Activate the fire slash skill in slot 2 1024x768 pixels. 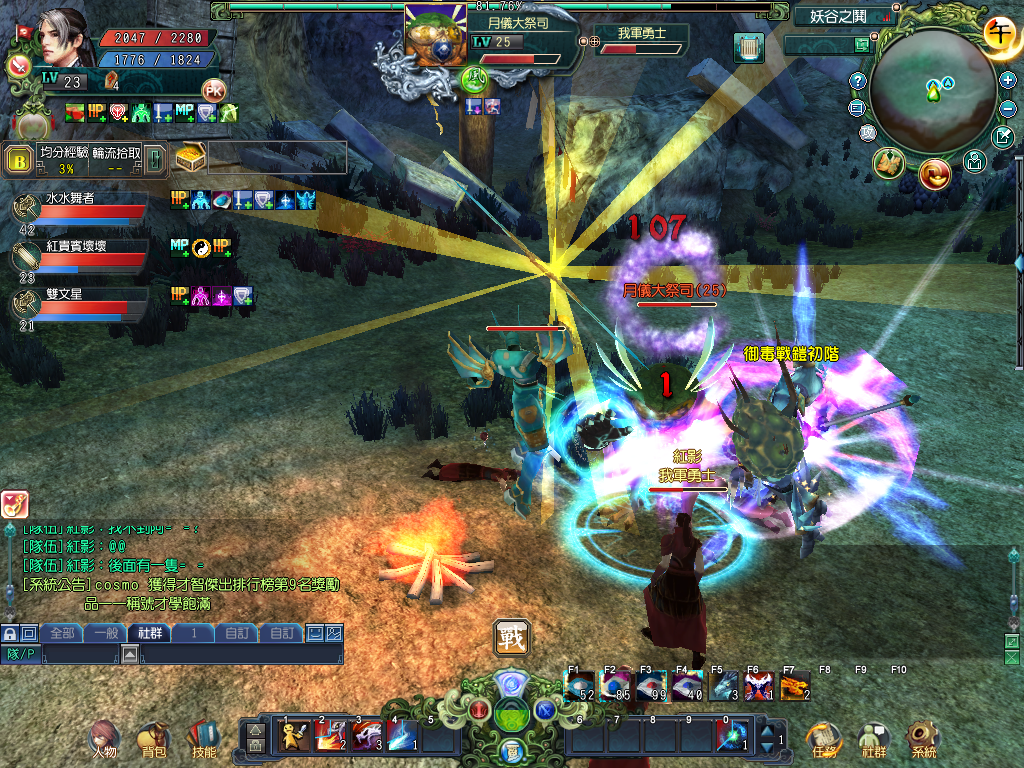tap(329, 736)
